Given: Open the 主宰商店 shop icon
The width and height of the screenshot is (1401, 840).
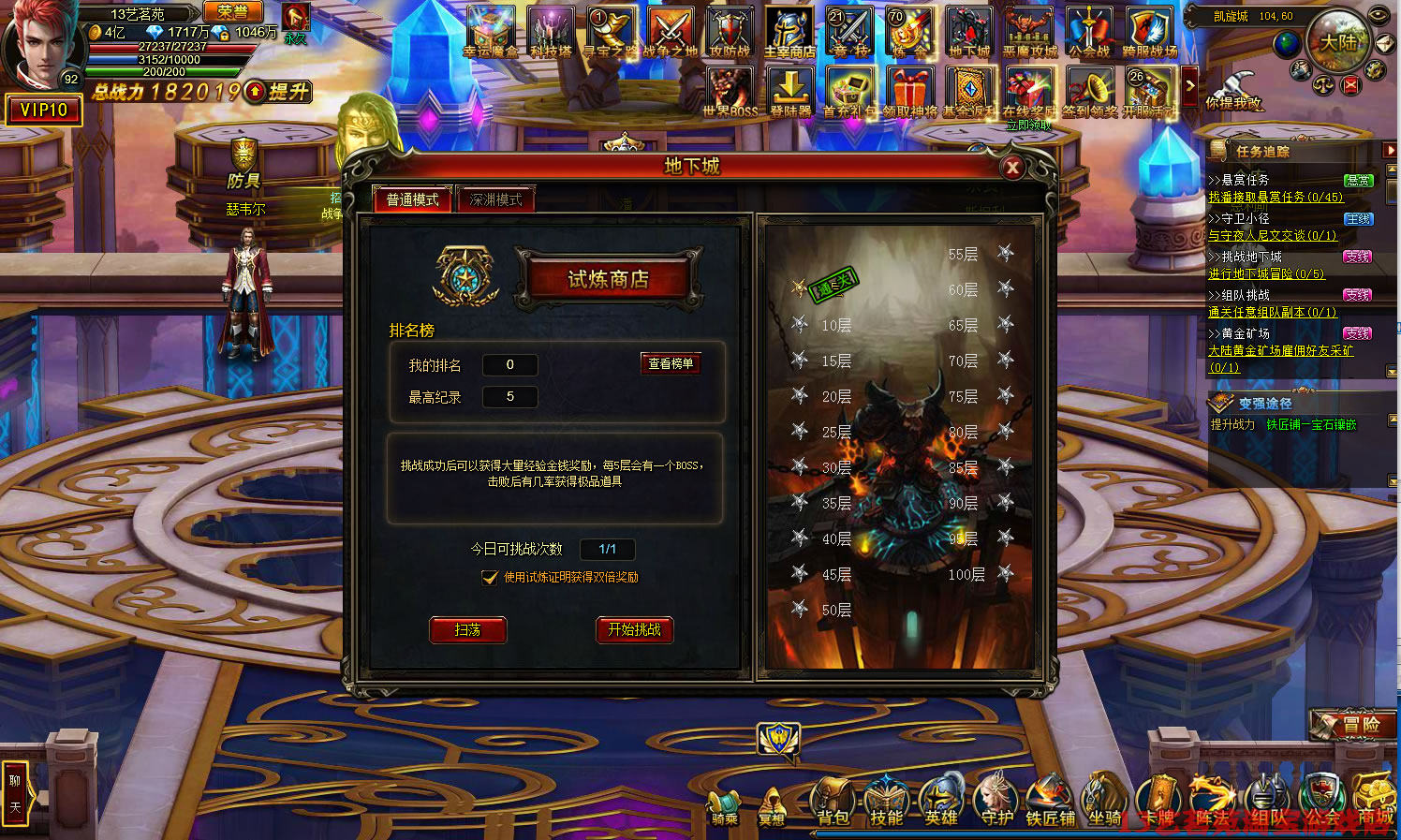Looking at the screenshot, I should (x=789, y=34).
